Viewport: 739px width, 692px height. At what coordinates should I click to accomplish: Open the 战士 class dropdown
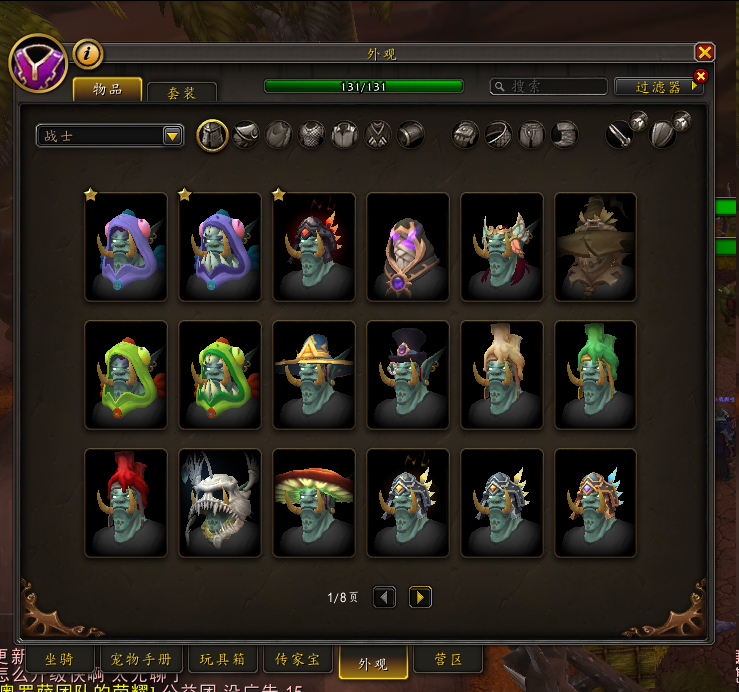[x=172, y=136]
